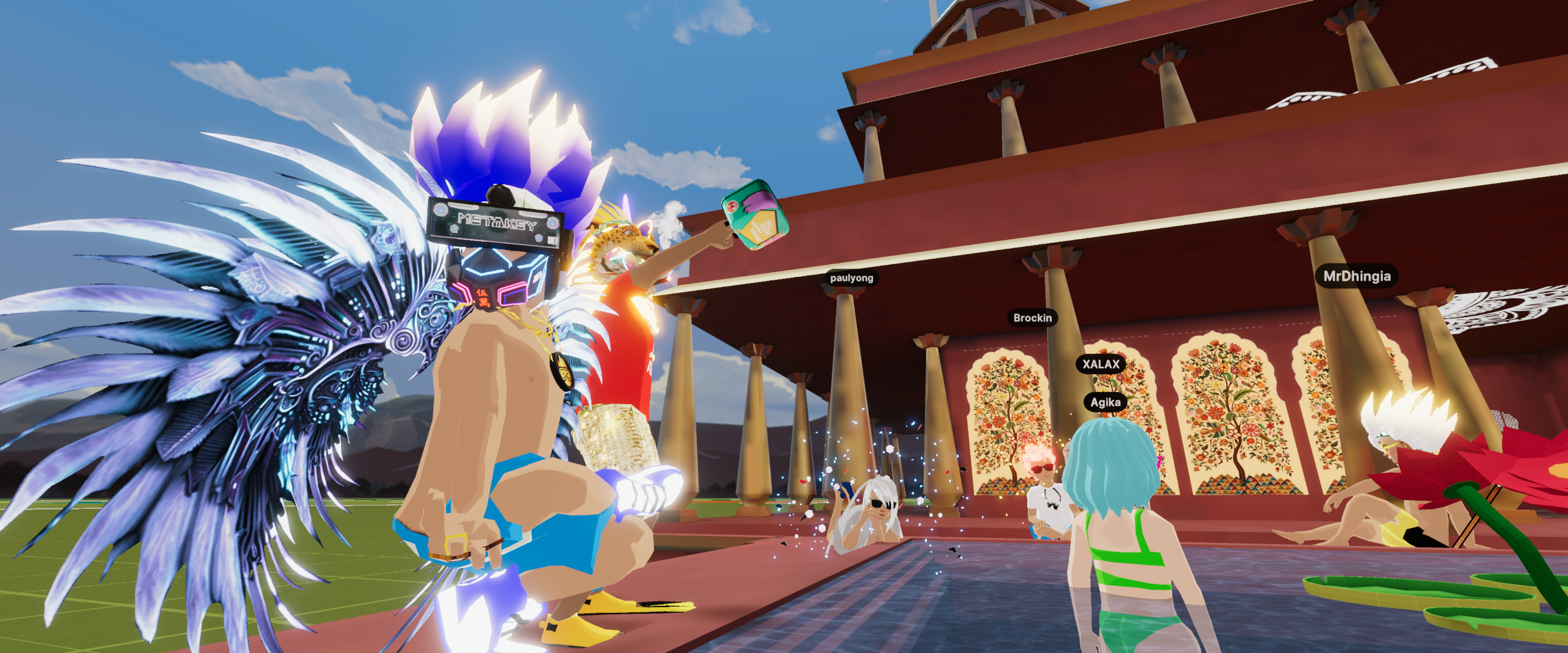Choose the Agika name tag
The width and height of the screenshot is (1568, 653).
[1105, 402]
